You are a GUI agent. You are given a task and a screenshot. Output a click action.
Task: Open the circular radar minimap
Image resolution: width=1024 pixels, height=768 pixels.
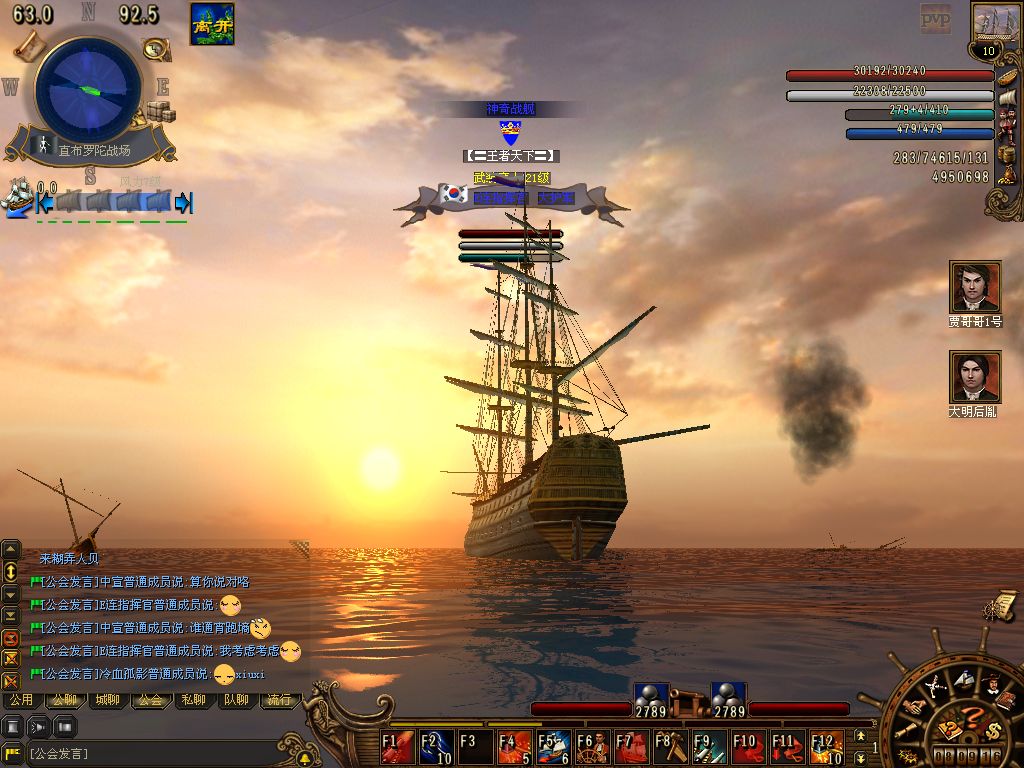[88, 89]
